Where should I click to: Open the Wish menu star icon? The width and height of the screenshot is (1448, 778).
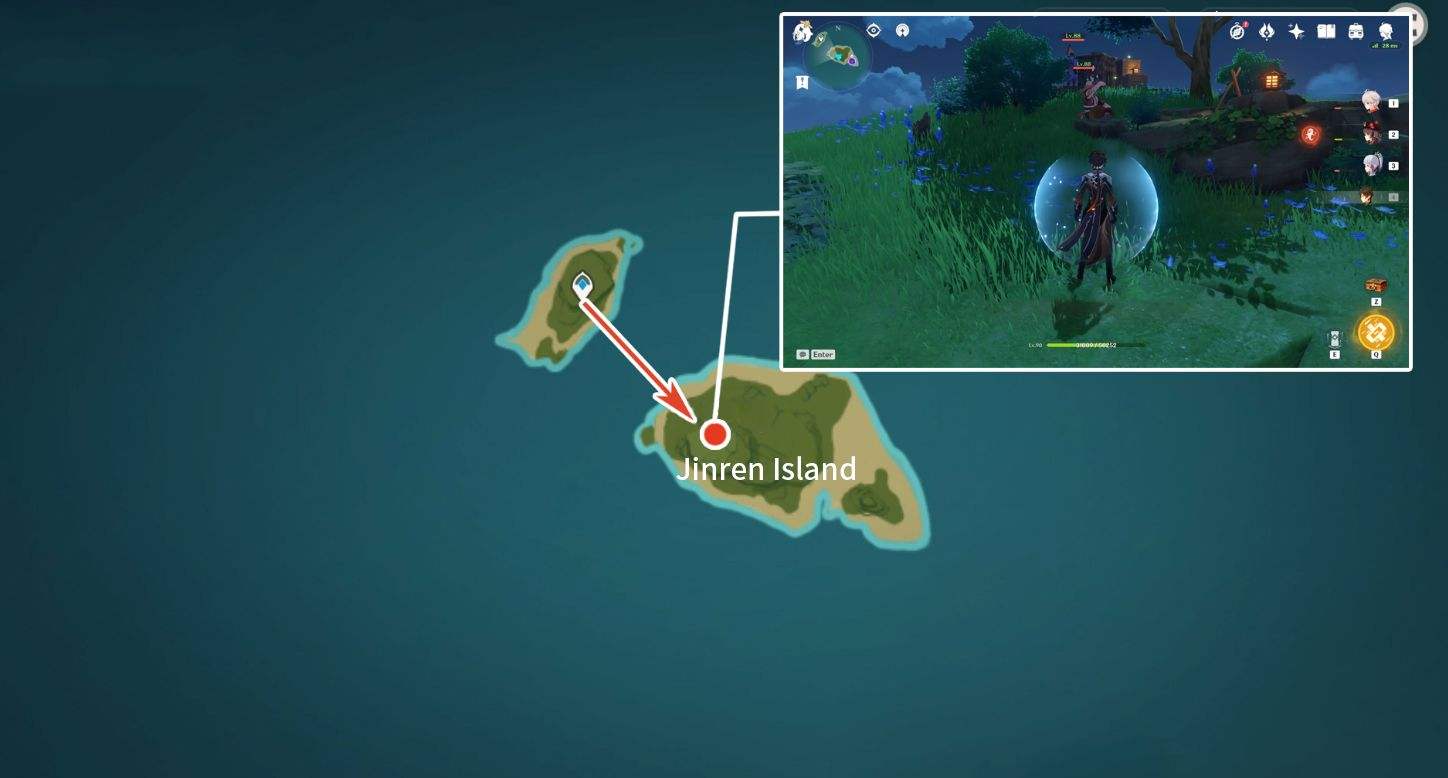(1296, 31)
